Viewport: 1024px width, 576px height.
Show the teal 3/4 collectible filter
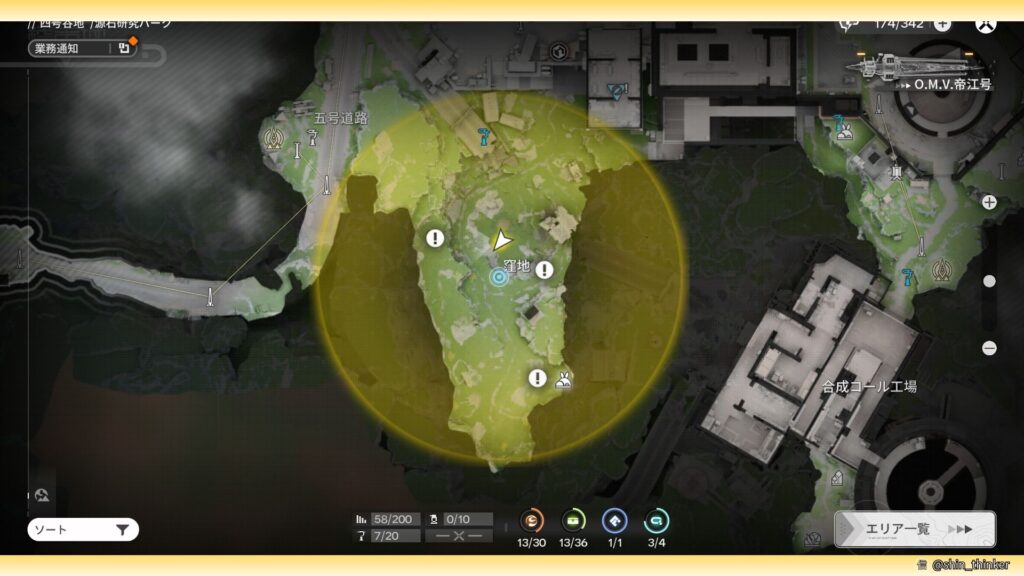coord(656,520)
